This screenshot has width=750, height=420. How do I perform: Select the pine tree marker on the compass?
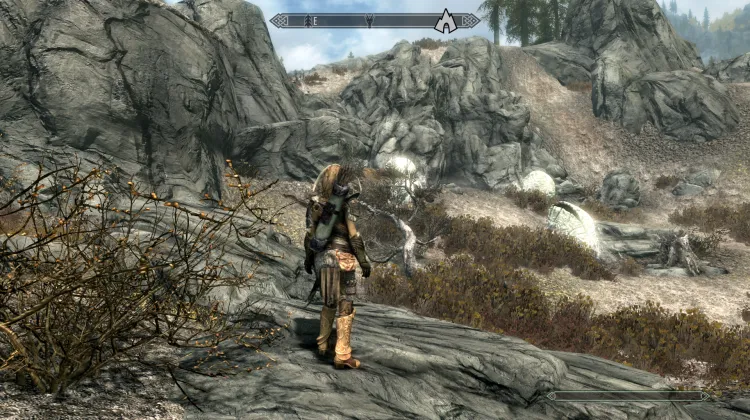(307, 20)
